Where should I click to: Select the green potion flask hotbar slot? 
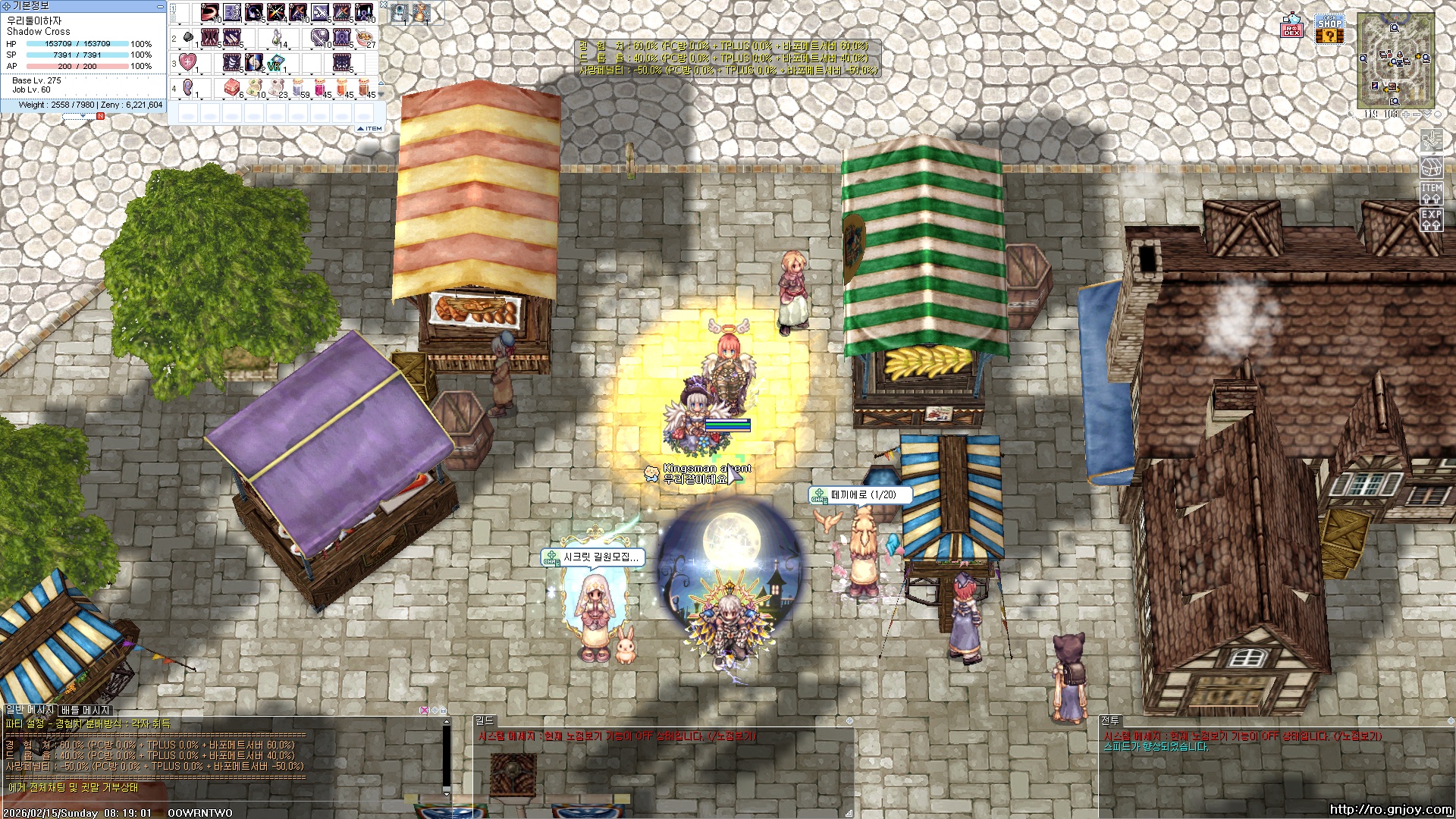(277, 38)
